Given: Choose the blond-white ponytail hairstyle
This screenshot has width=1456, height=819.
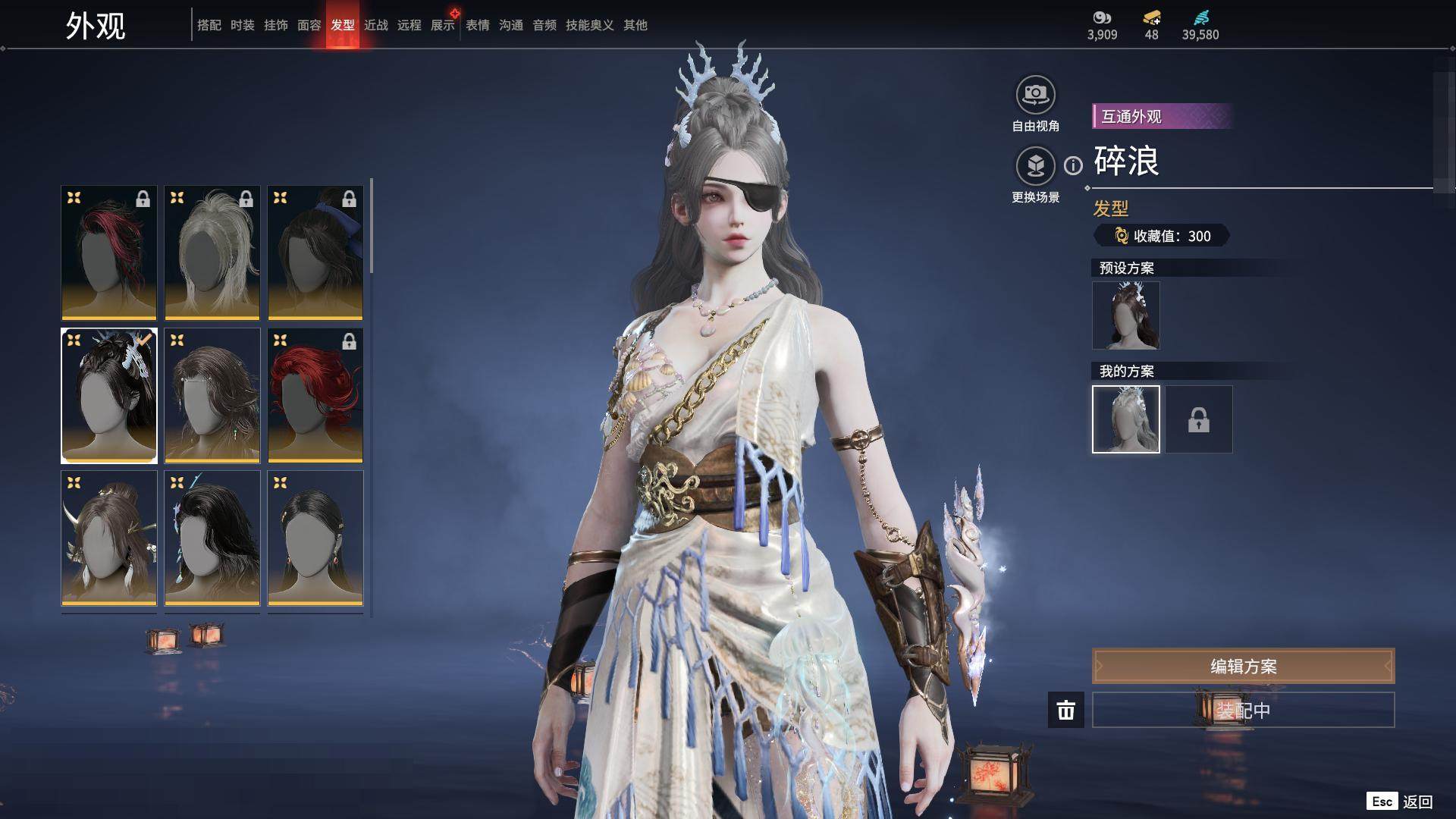Looking at the screenshot, I should pos(212,253).
